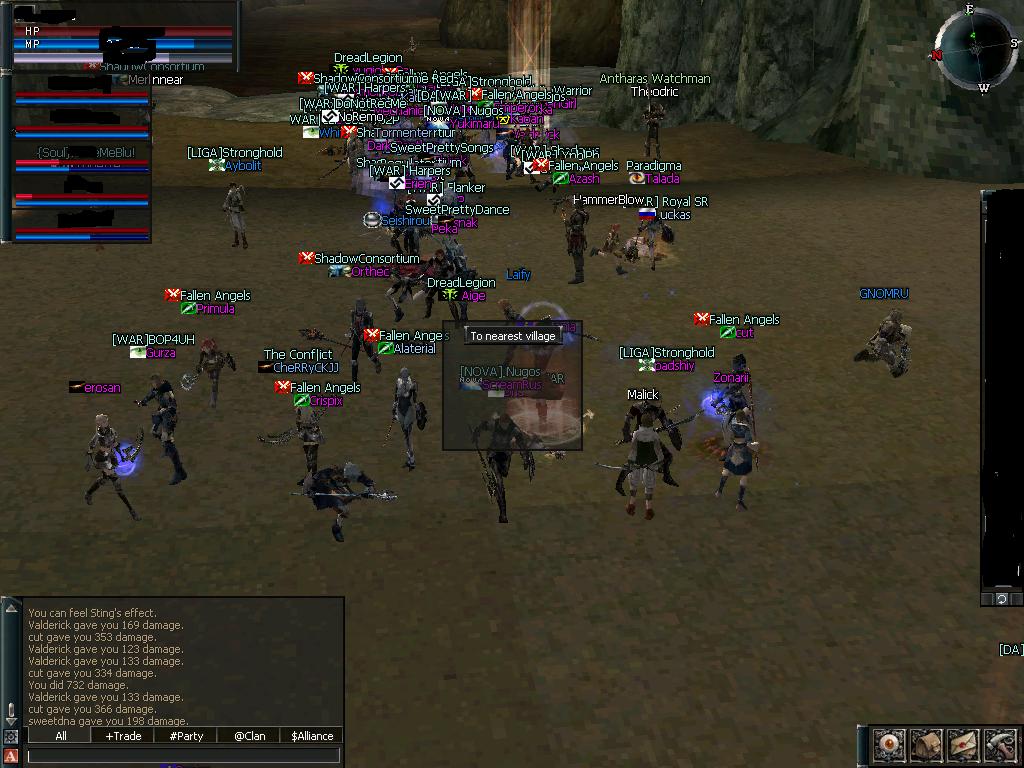Image resolution: width=1024 pixels, height=768 pixels.
Task: Click the compass radar
Action: [974, 50]
